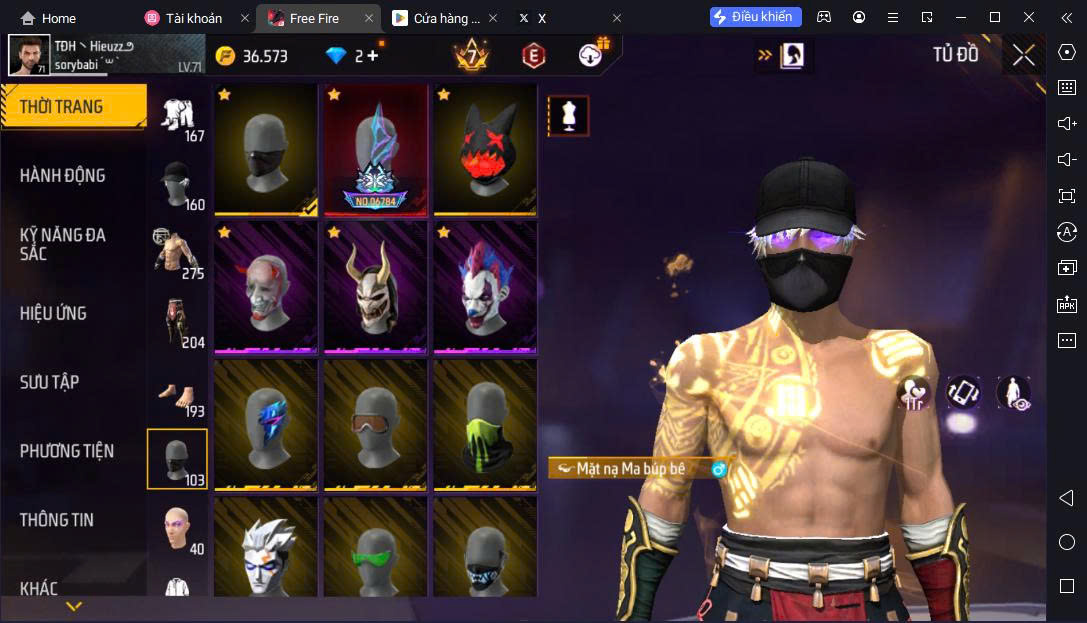Open the KỸ NĂNG ĐA SẮC tab
Viewport: 1087px width, 623px height.
[x=62, y=244]
